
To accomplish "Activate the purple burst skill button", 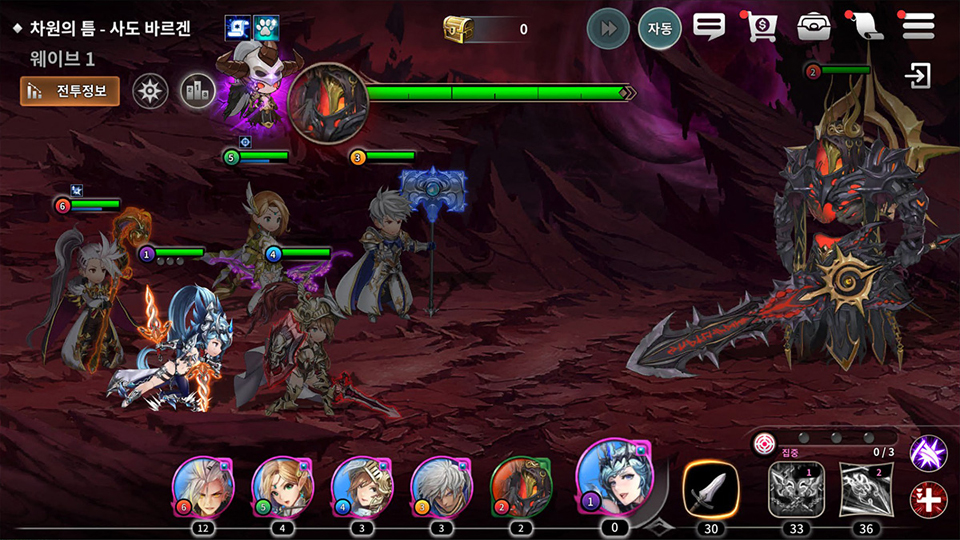I will click(x=928, y=453).
